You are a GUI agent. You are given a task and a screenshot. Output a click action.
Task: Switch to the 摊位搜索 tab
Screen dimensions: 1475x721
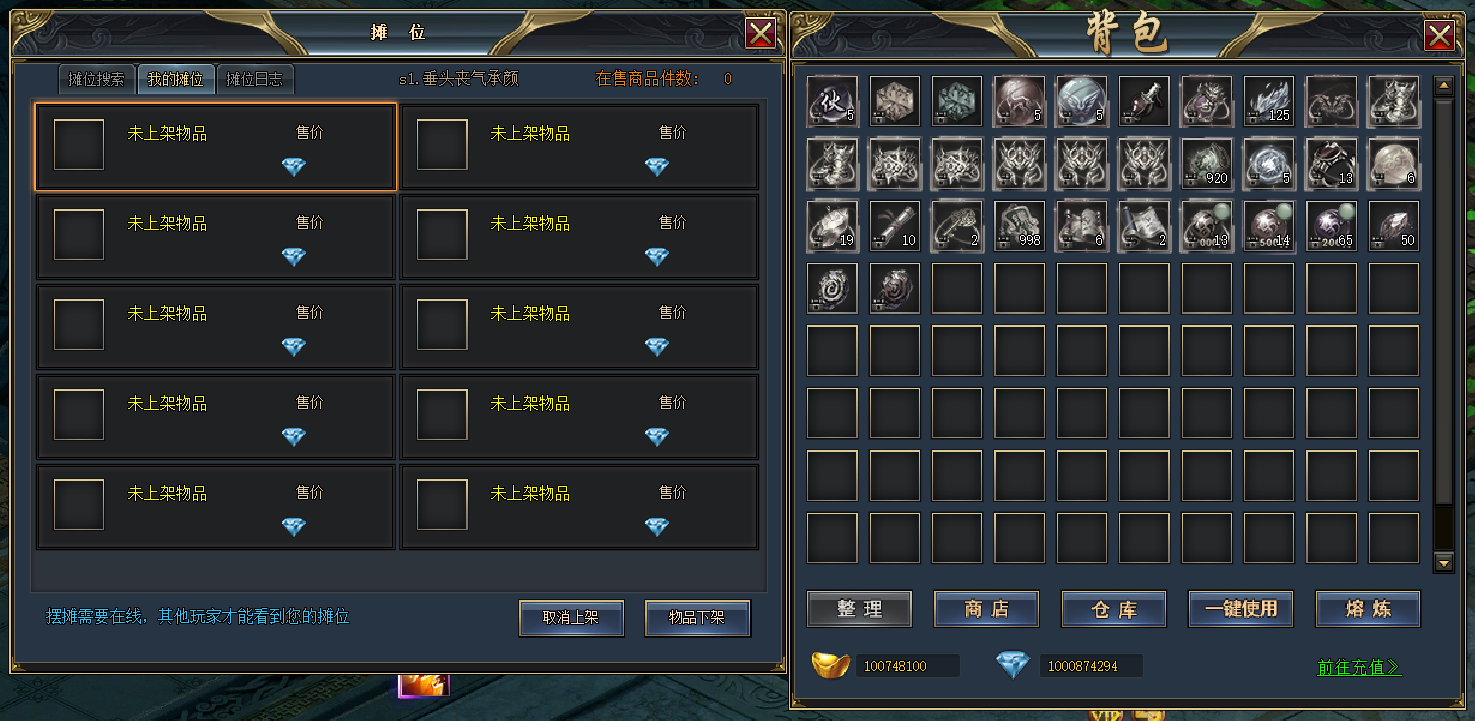tap(96, 79)
